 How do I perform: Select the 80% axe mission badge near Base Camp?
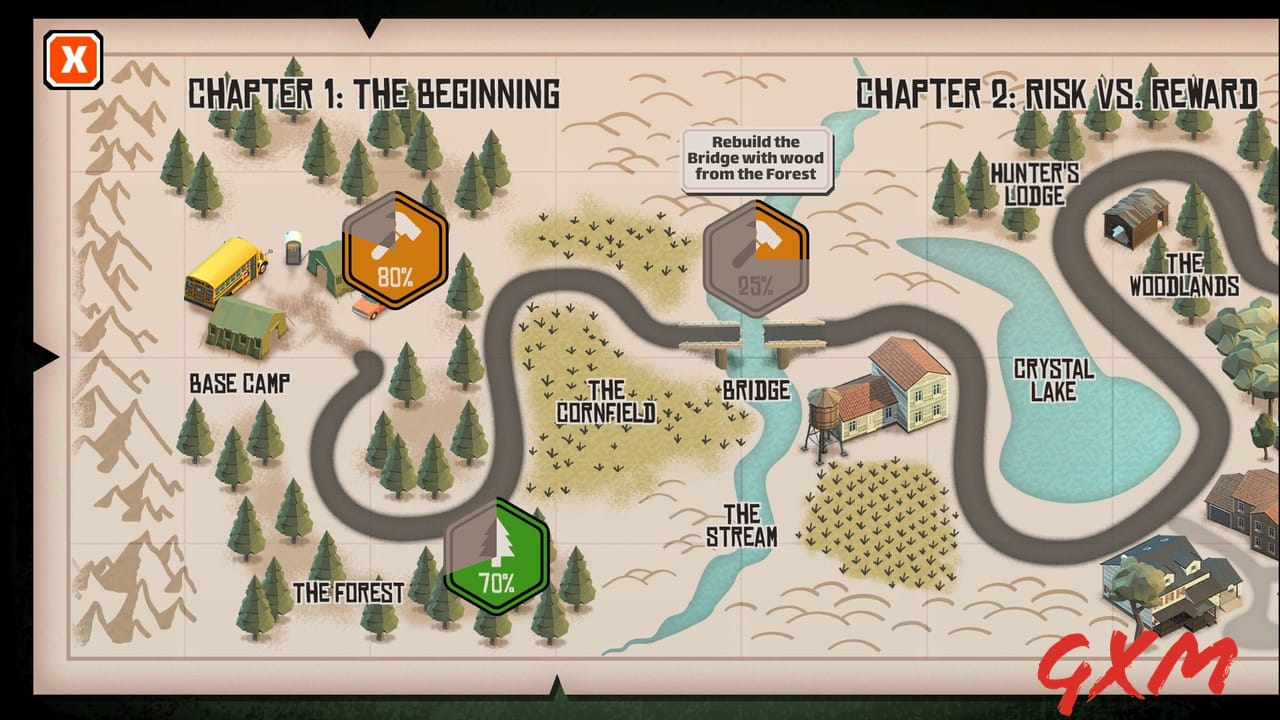tap(396, 253)
